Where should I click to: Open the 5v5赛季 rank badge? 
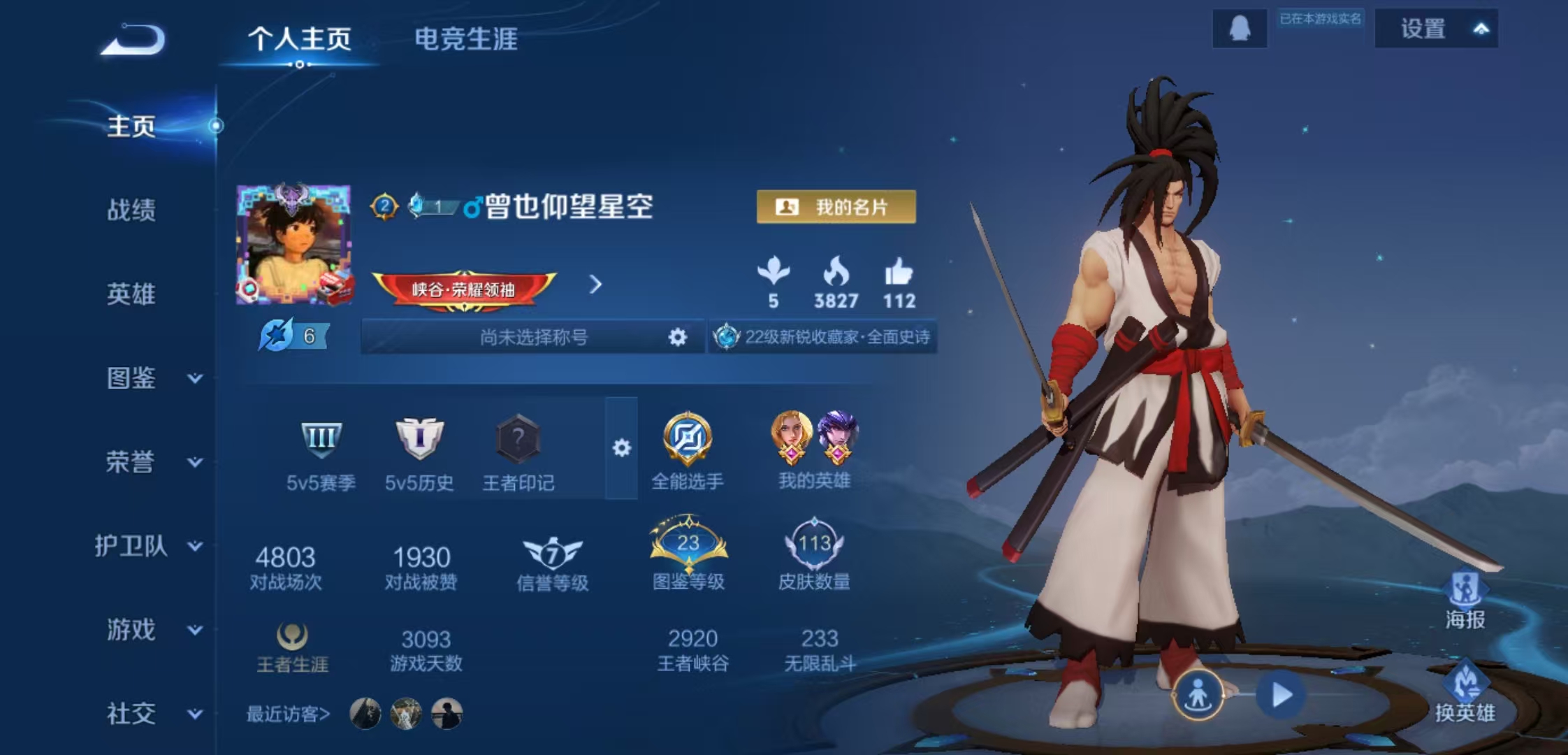tap(321, 451)
